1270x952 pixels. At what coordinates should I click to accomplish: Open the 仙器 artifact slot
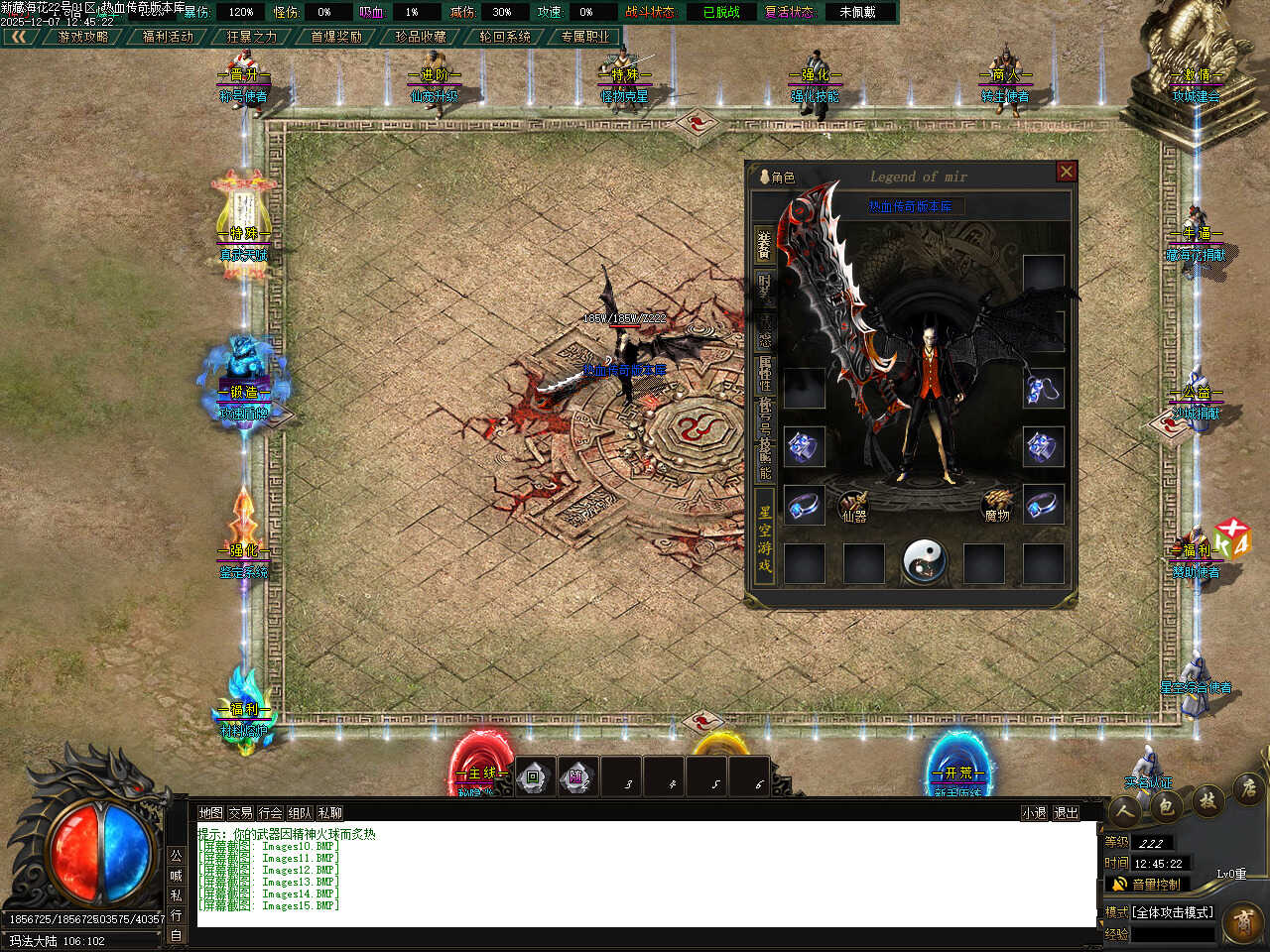[853, 506]
